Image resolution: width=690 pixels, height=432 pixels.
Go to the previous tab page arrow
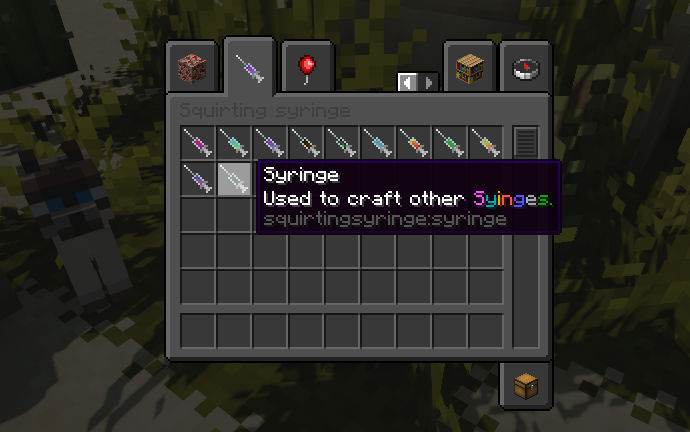pos(407,82)
